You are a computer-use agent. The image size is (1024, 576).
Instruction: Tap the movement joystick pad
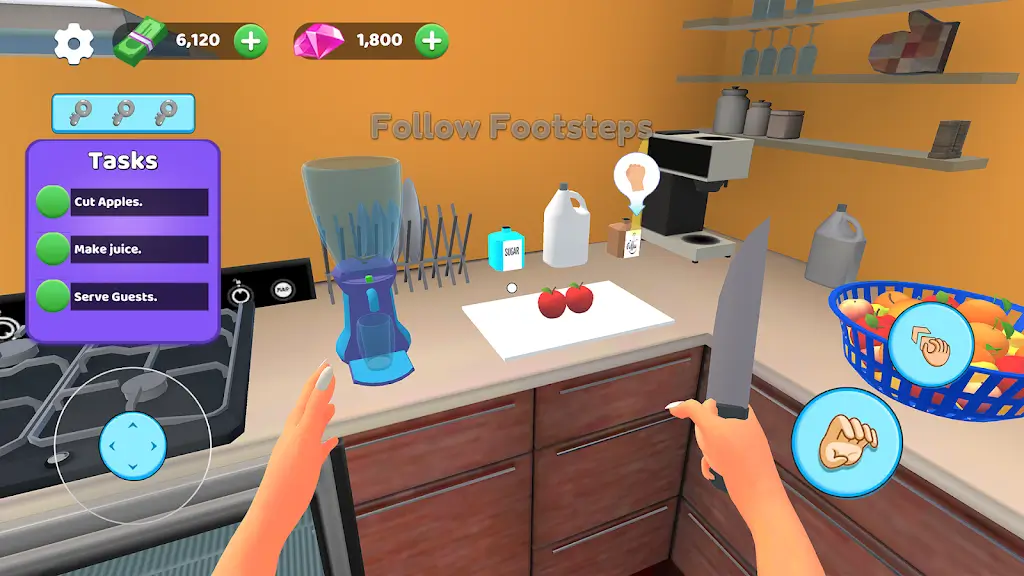(133, 444)
